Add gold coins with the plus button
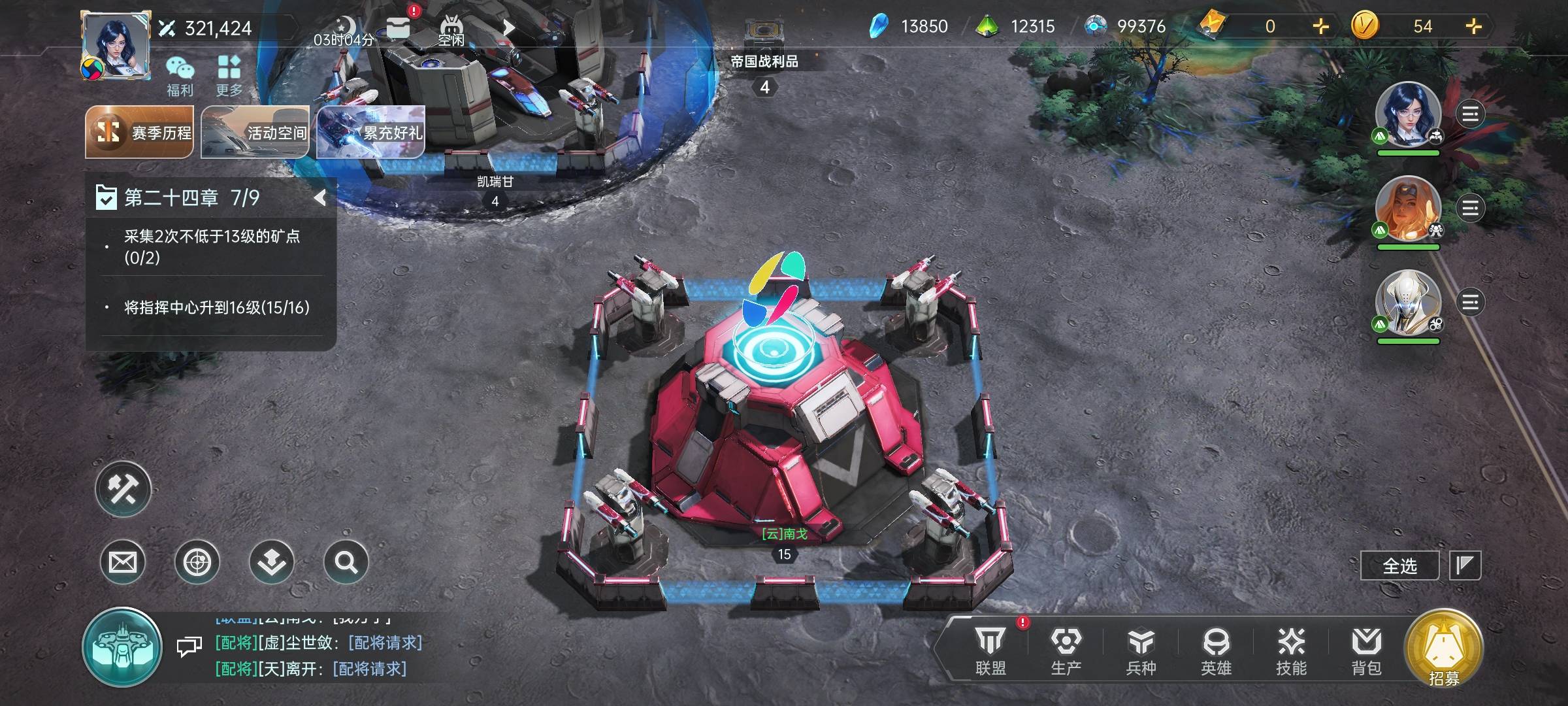This screenshot has height=706, width=1568. (1474, 26)
